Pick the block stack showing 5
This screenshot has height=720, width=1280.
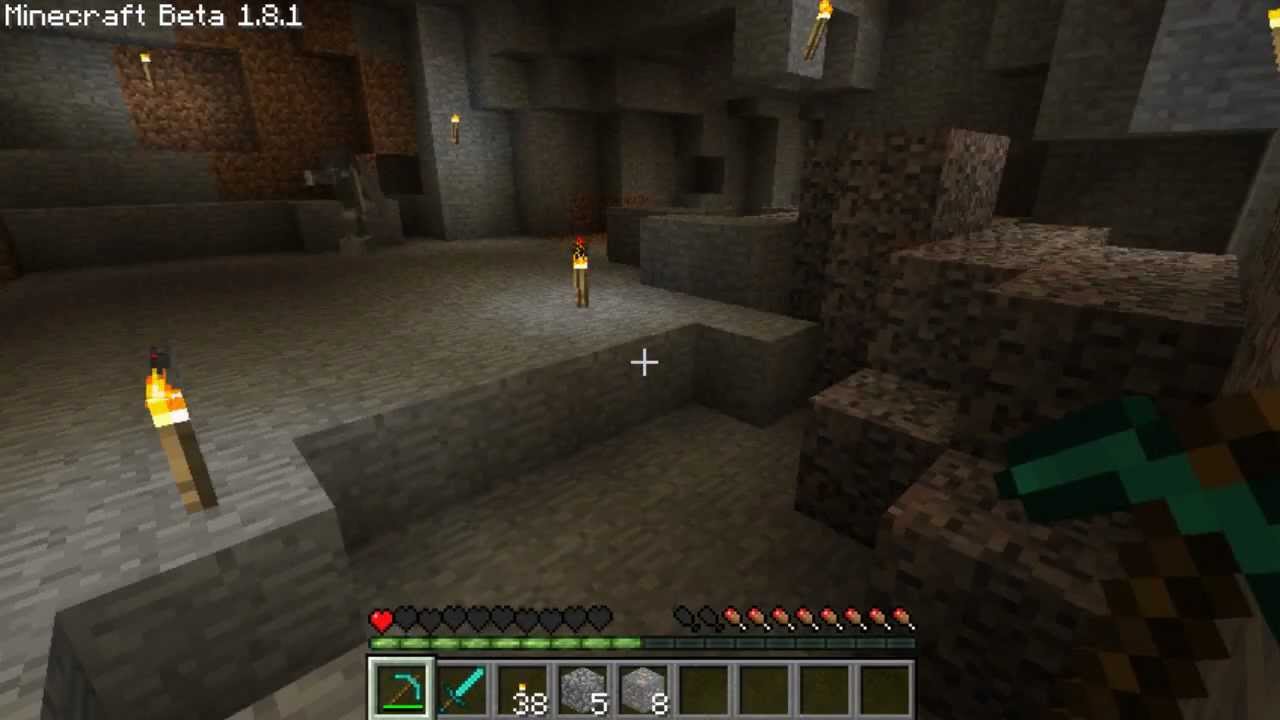point(582,689)
